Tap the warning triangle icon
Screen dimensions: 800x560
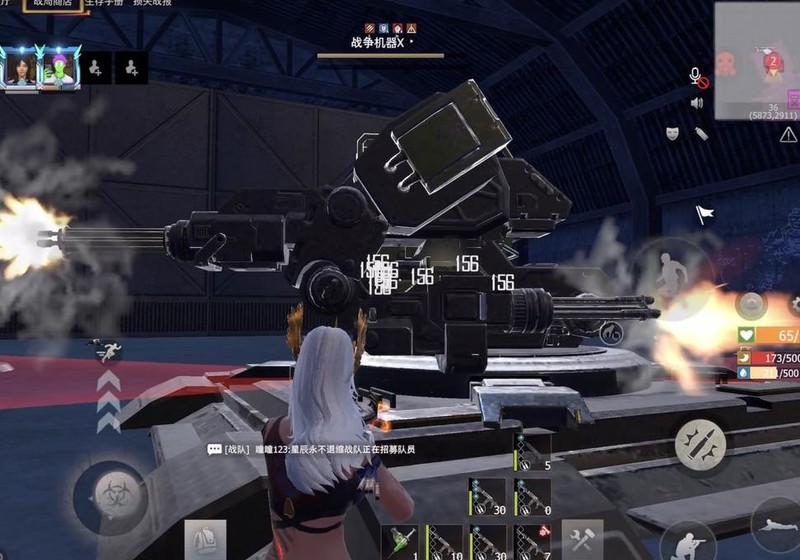point(788,134)
